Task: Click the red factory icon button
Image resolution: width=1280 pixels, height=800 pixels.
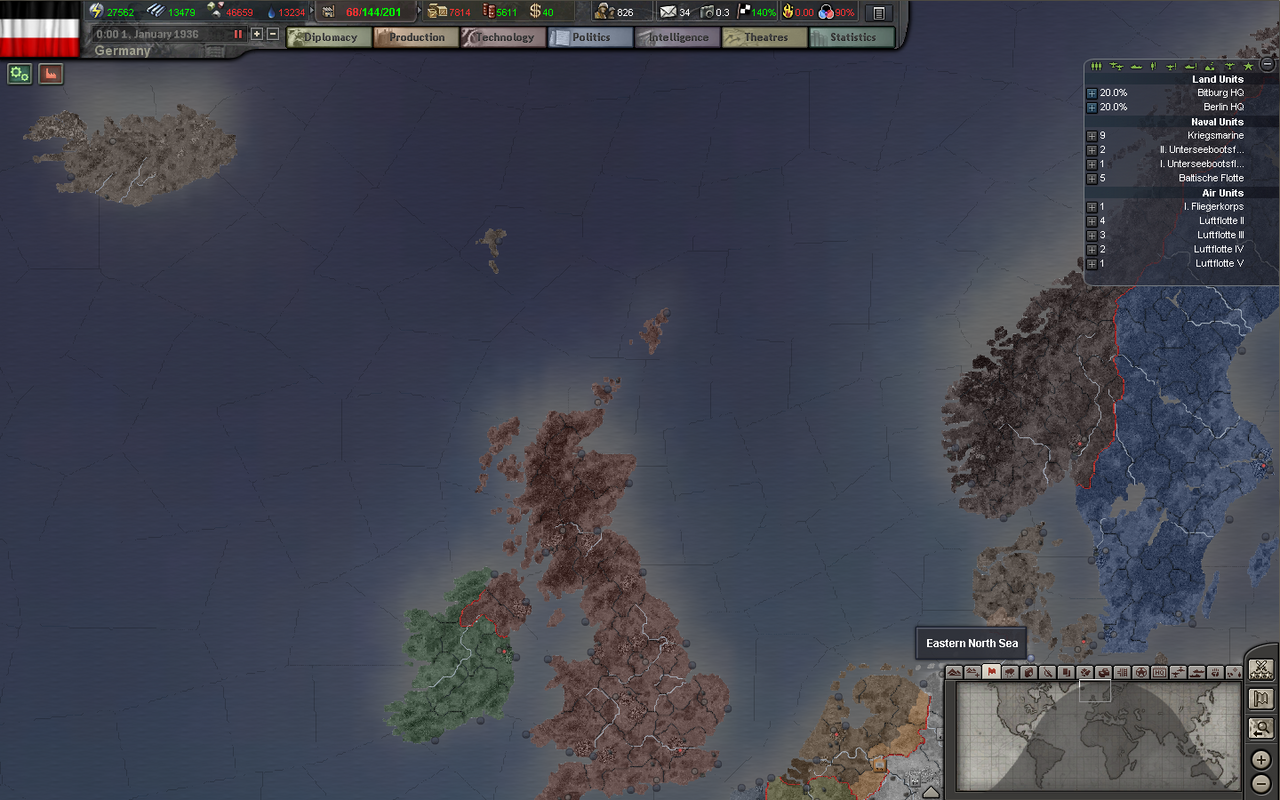Action: [x=51, y=74]
